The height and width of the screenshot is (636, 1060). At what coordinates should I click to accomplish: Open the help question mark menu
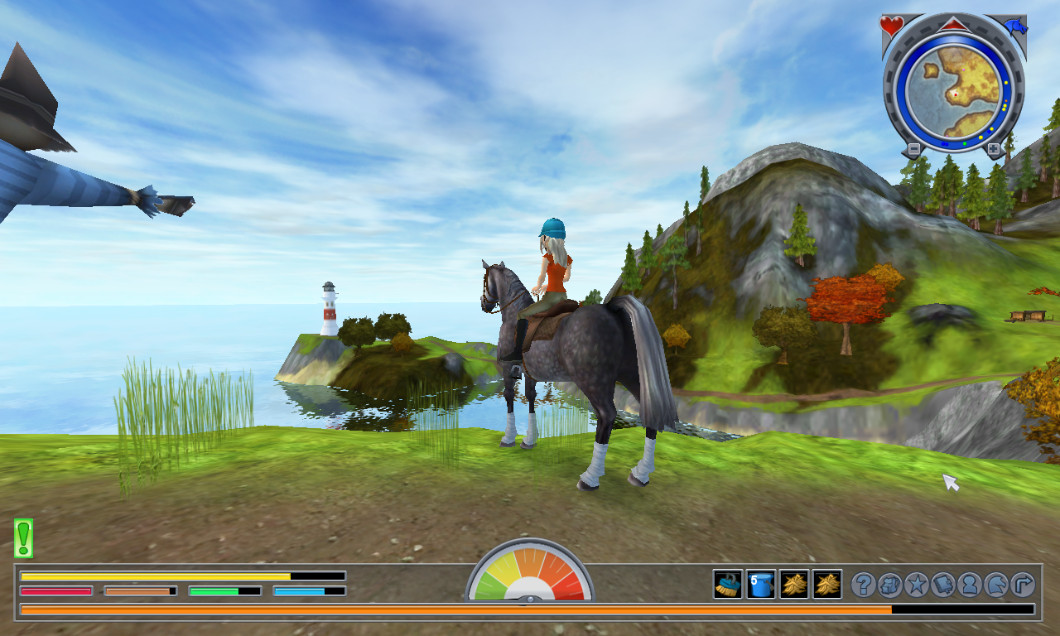click(863, 585)
